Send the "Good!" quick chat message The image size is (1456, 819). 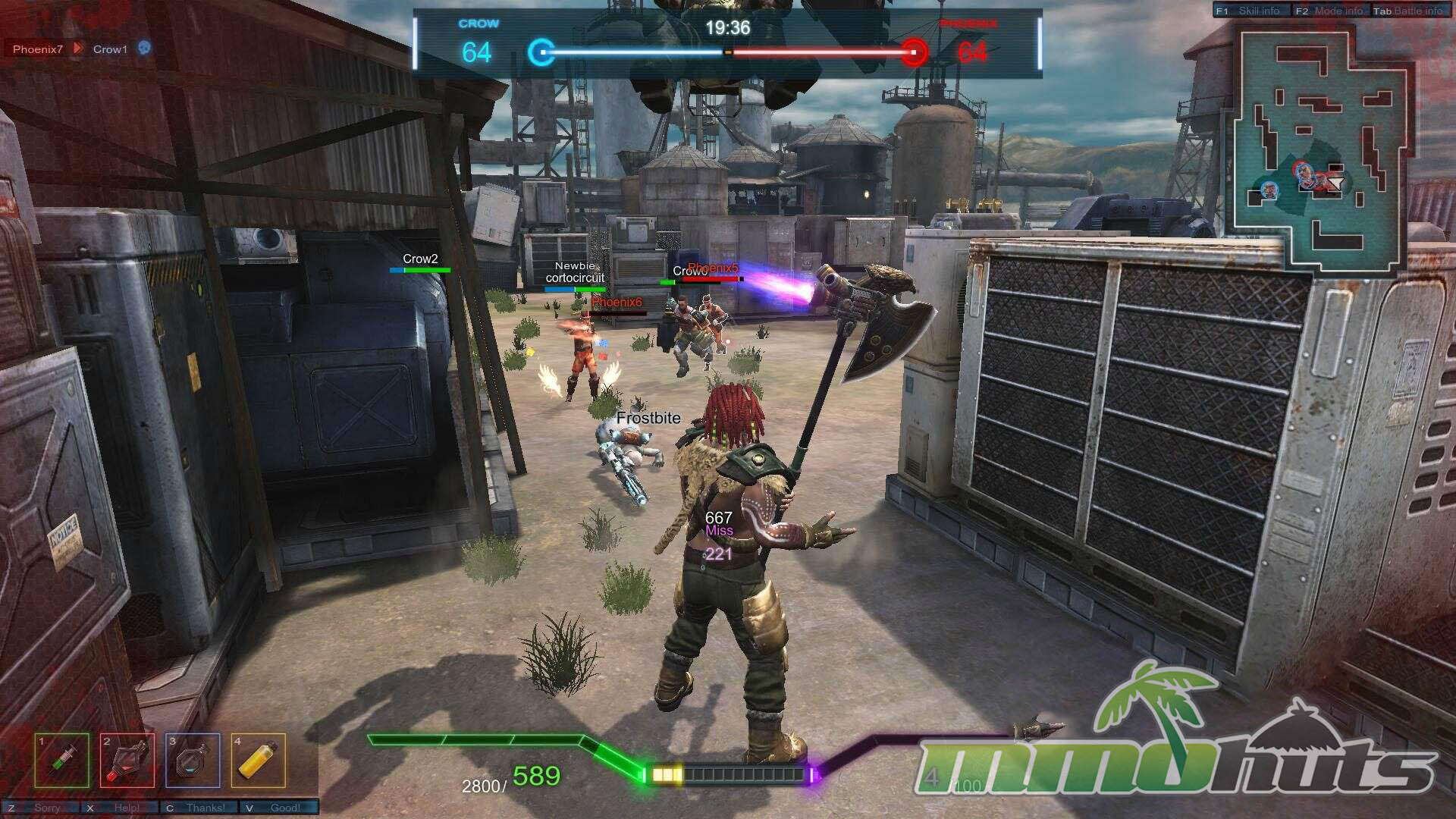coord(278,808)
